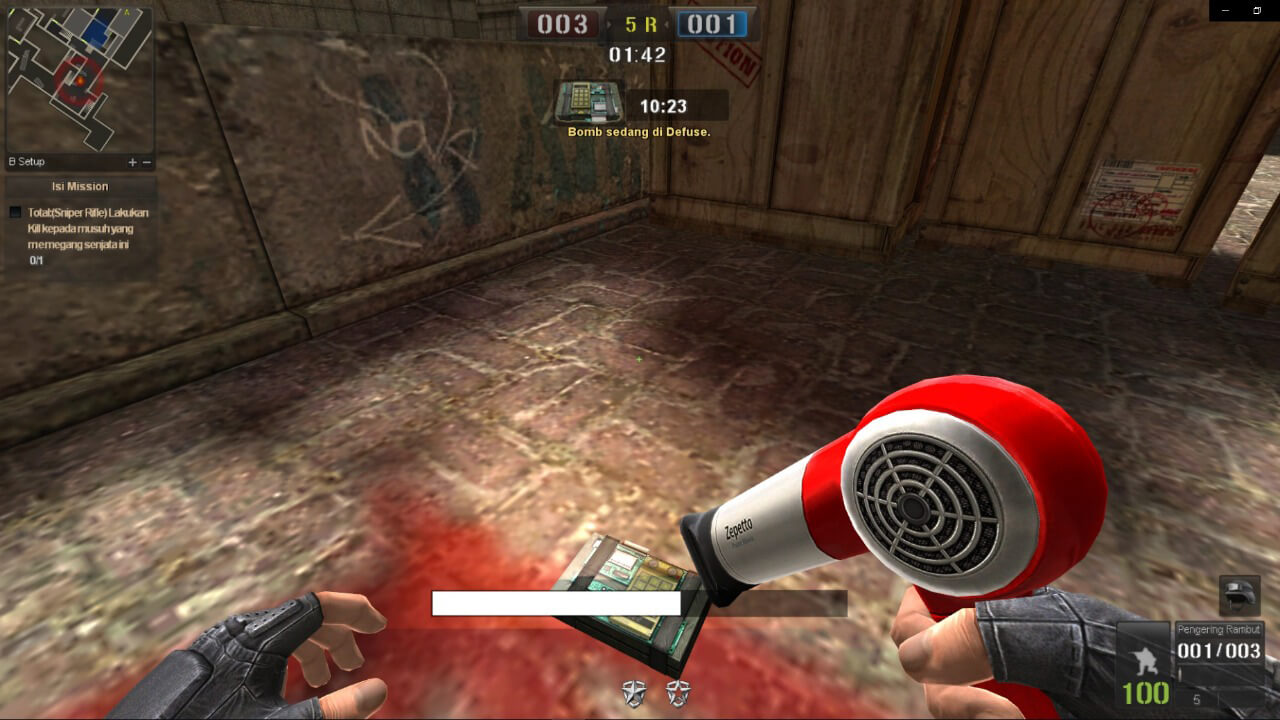Collapse the minimap with the minus control

tap(146, 161)
